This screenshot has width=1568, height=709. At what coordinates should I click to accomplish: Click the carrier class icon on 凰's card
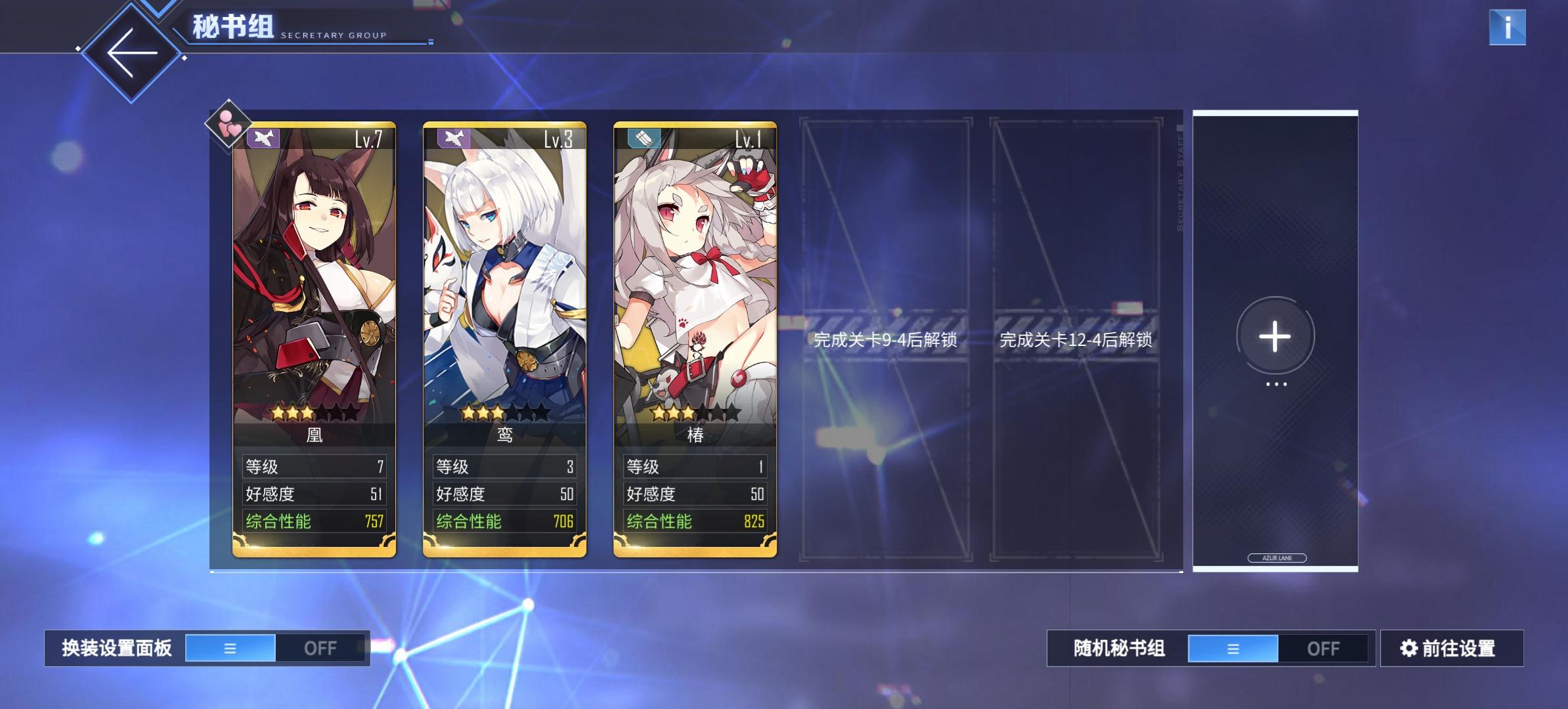point(263,137)
